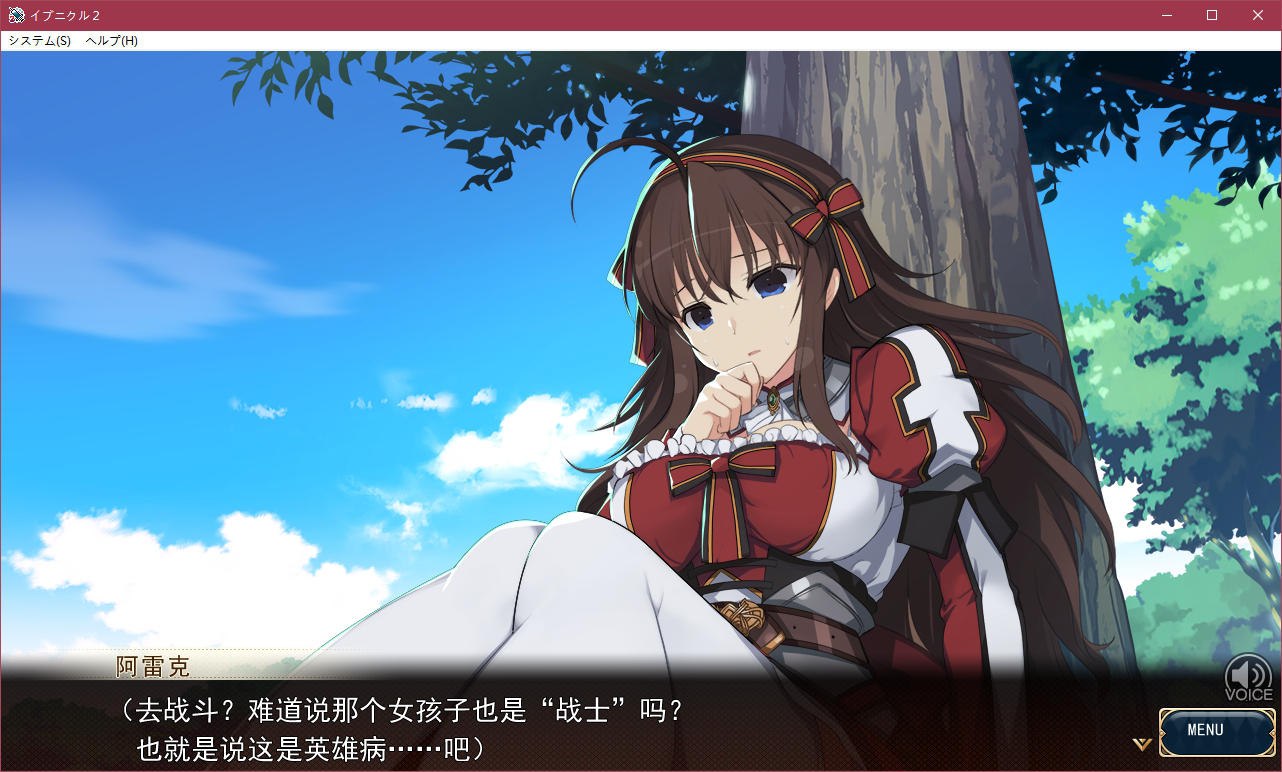Select the minimize icon on the title bar
The height and width of the screenshot is (772, 1282).
click(x=1166, y=15)
